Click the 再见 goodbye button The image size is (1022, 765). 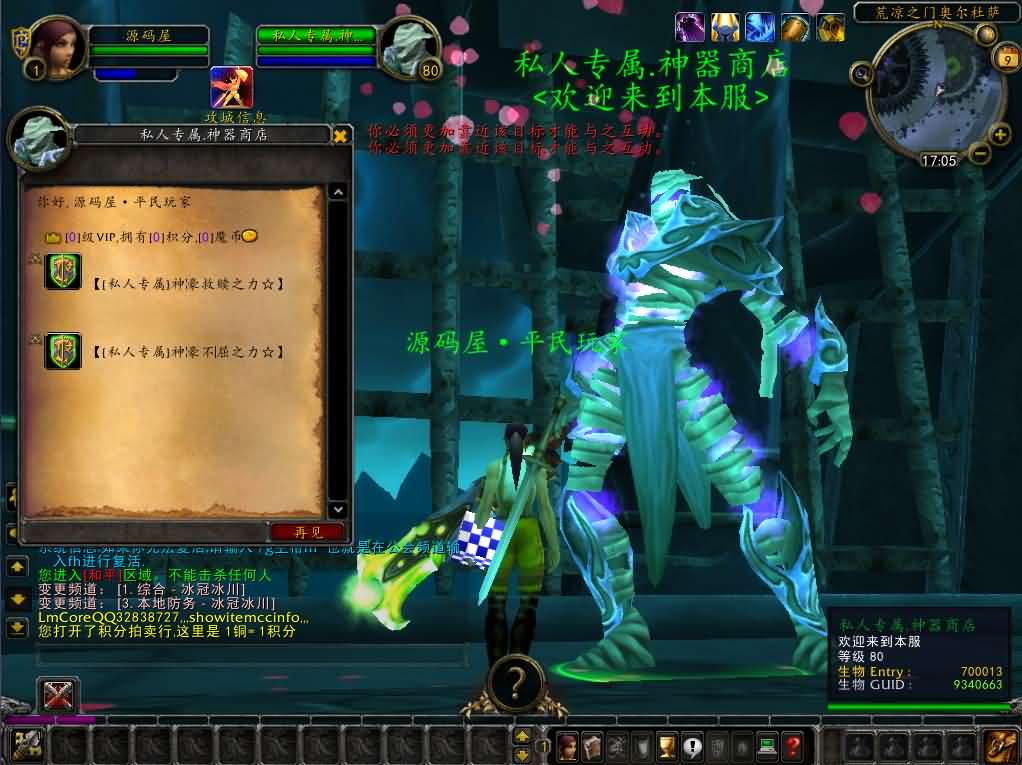(308, 532)
